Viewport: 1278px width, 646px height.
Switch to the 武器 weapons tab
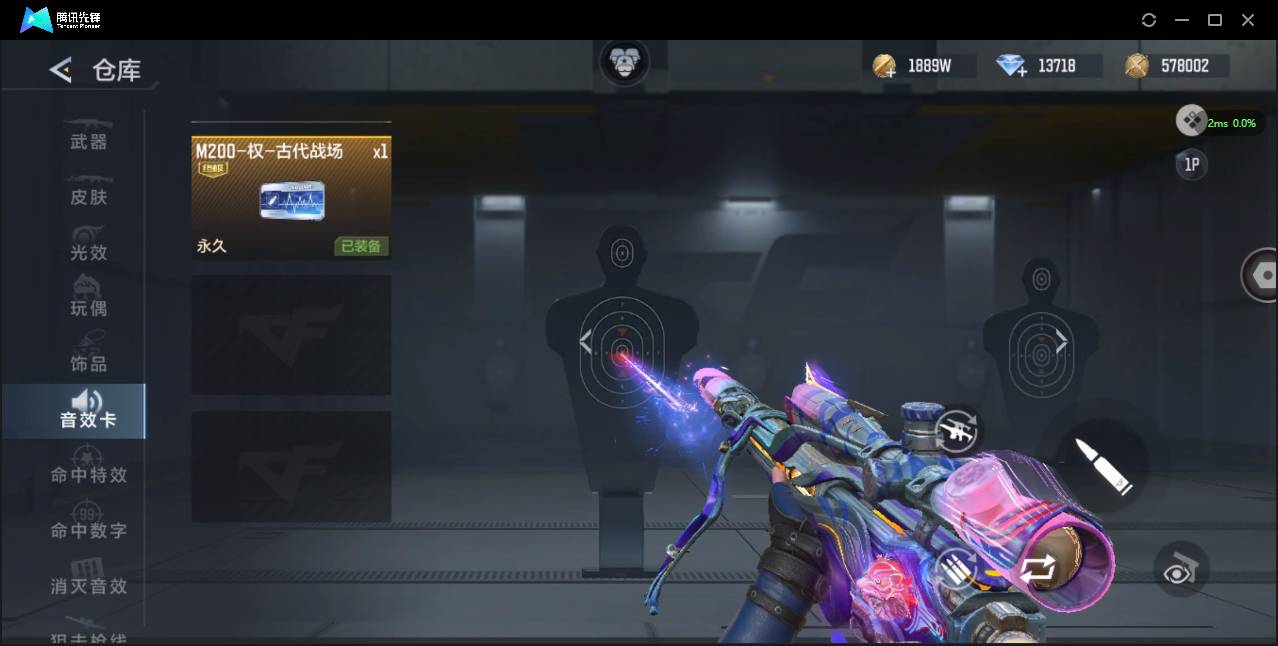(x=88, y=141)
